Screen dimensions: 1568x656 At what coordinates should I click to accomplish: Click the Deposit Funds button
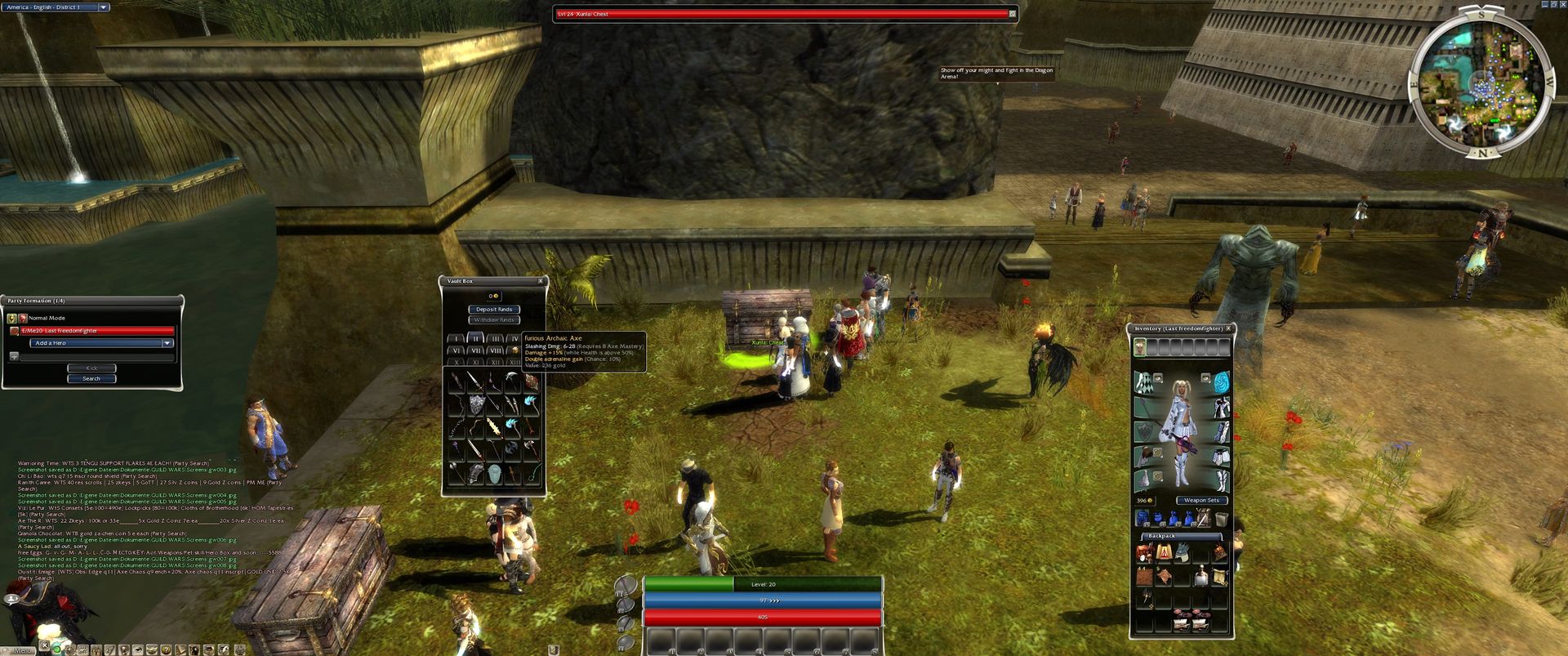[x=494, y=310]
